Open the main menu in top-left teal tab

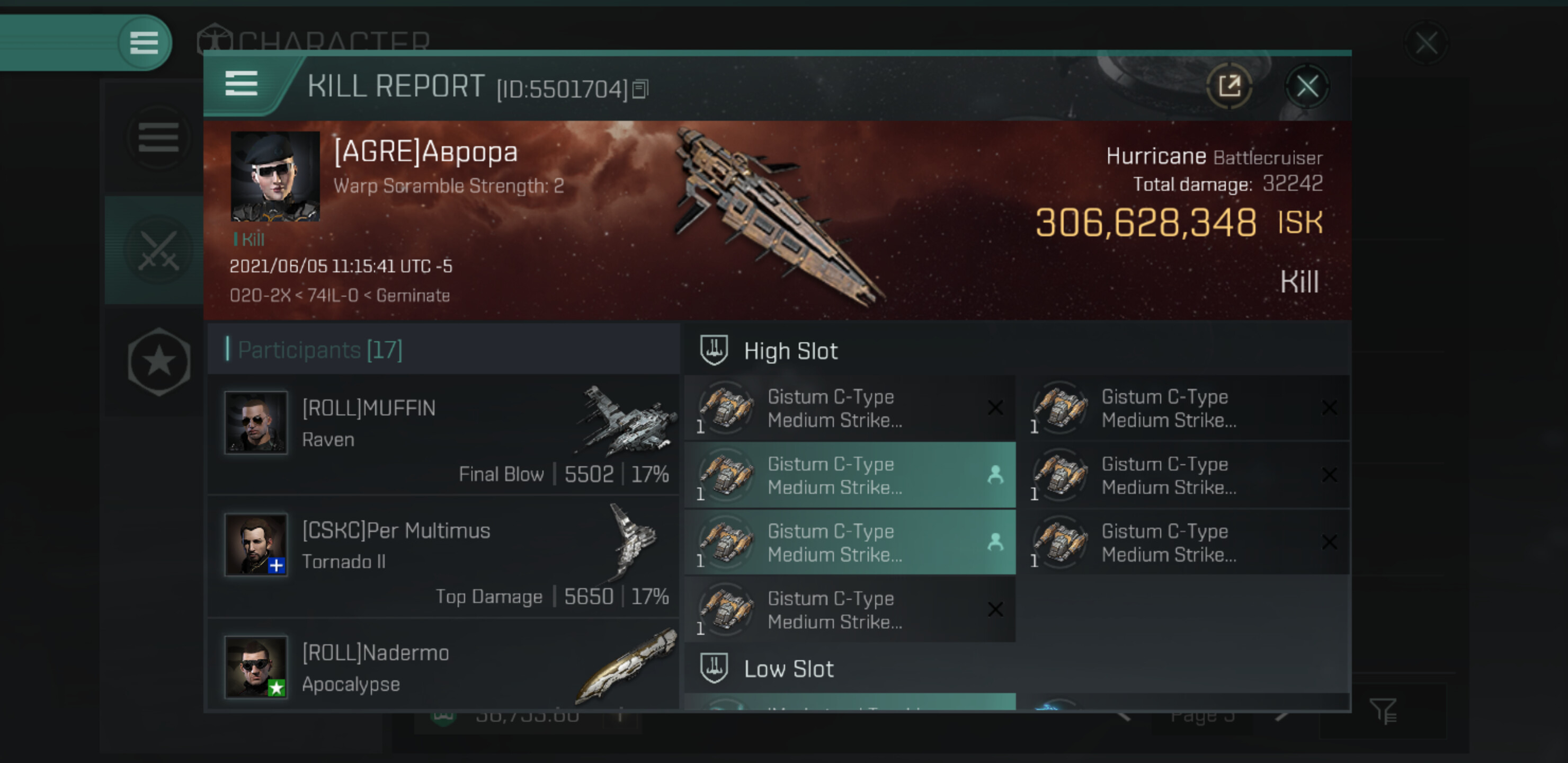[144, 42]
